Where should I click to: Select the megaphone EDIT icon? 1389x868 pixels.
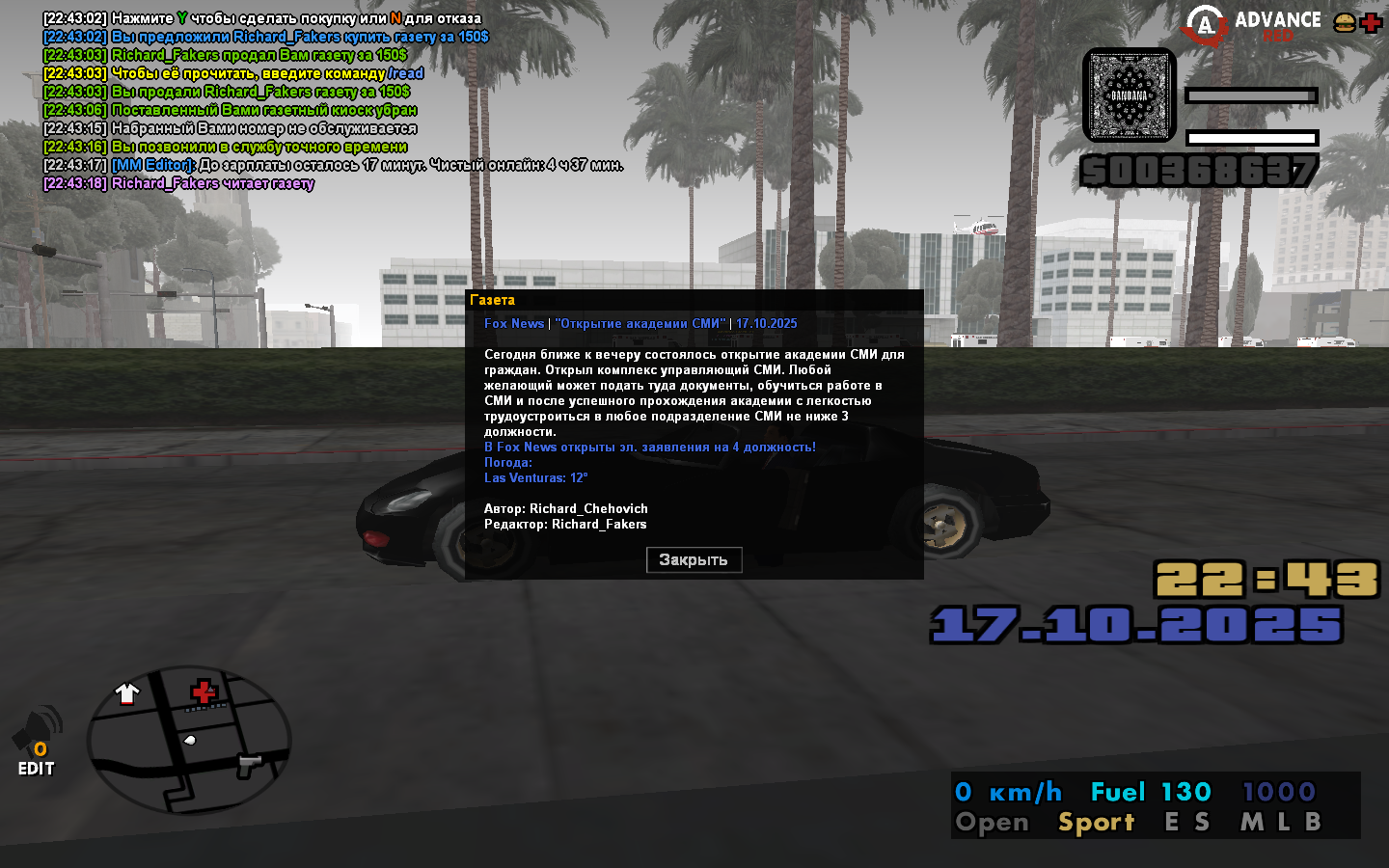click(37, 742)
